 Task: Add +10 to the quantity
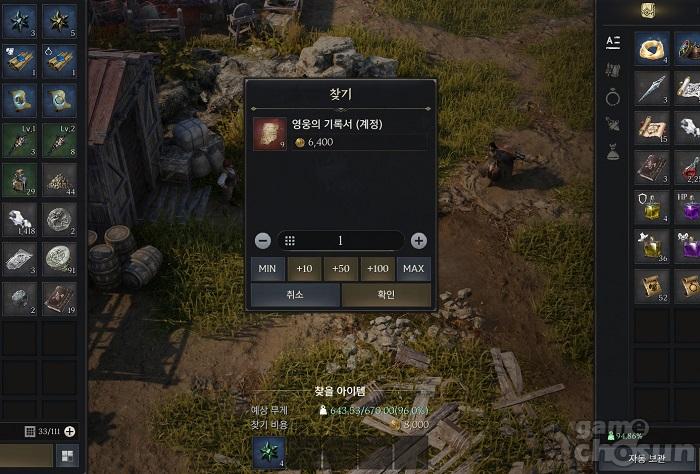point(304,269)
